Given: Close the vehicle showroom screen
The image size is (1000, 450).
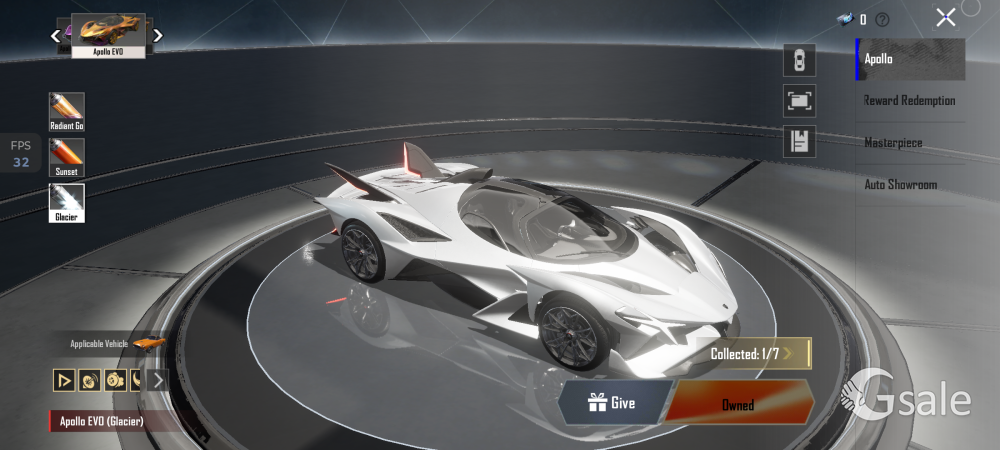Looking at the screenshot, I should click(945, 17).
